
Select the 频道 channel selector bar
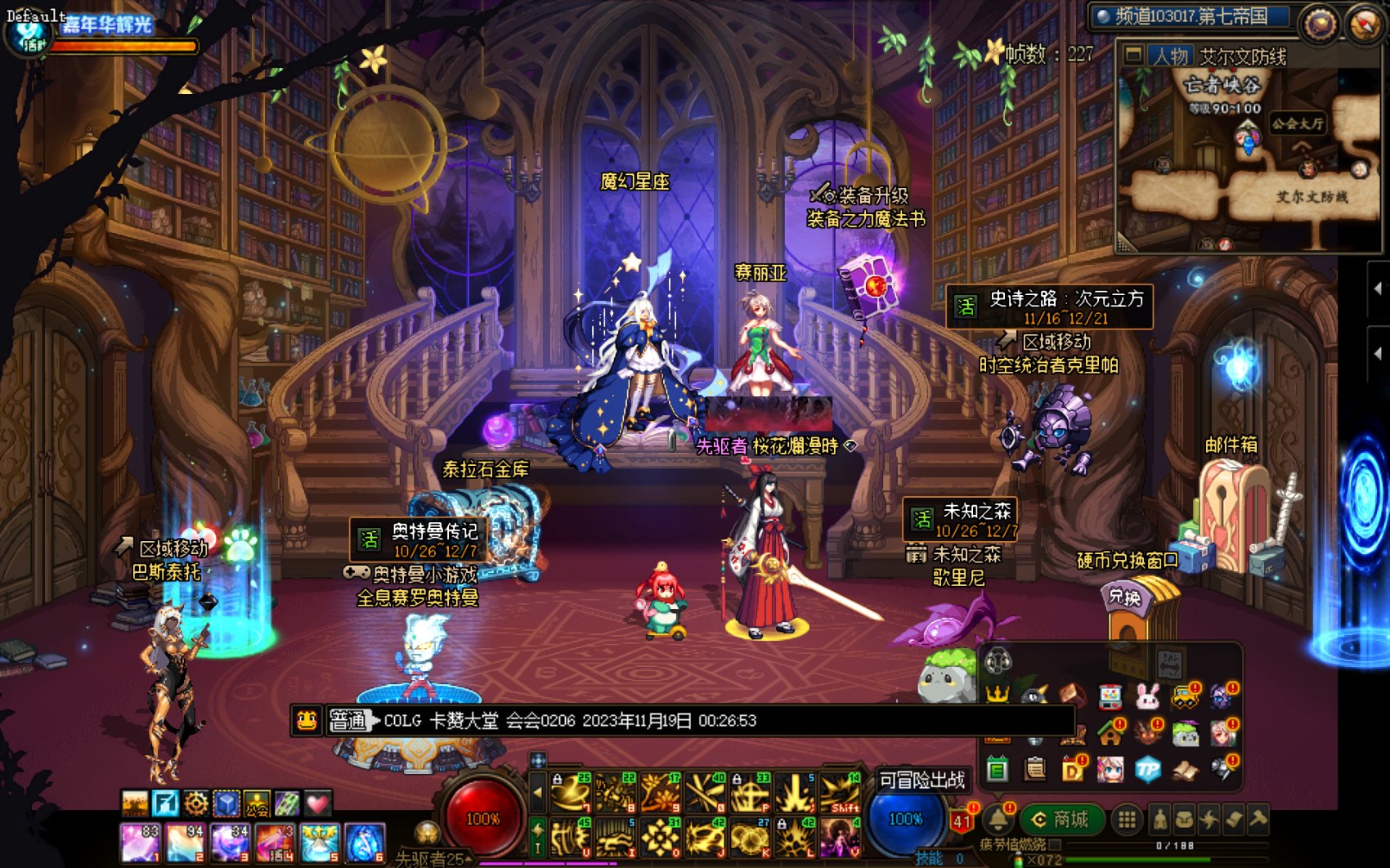(x=1190, y=16)
